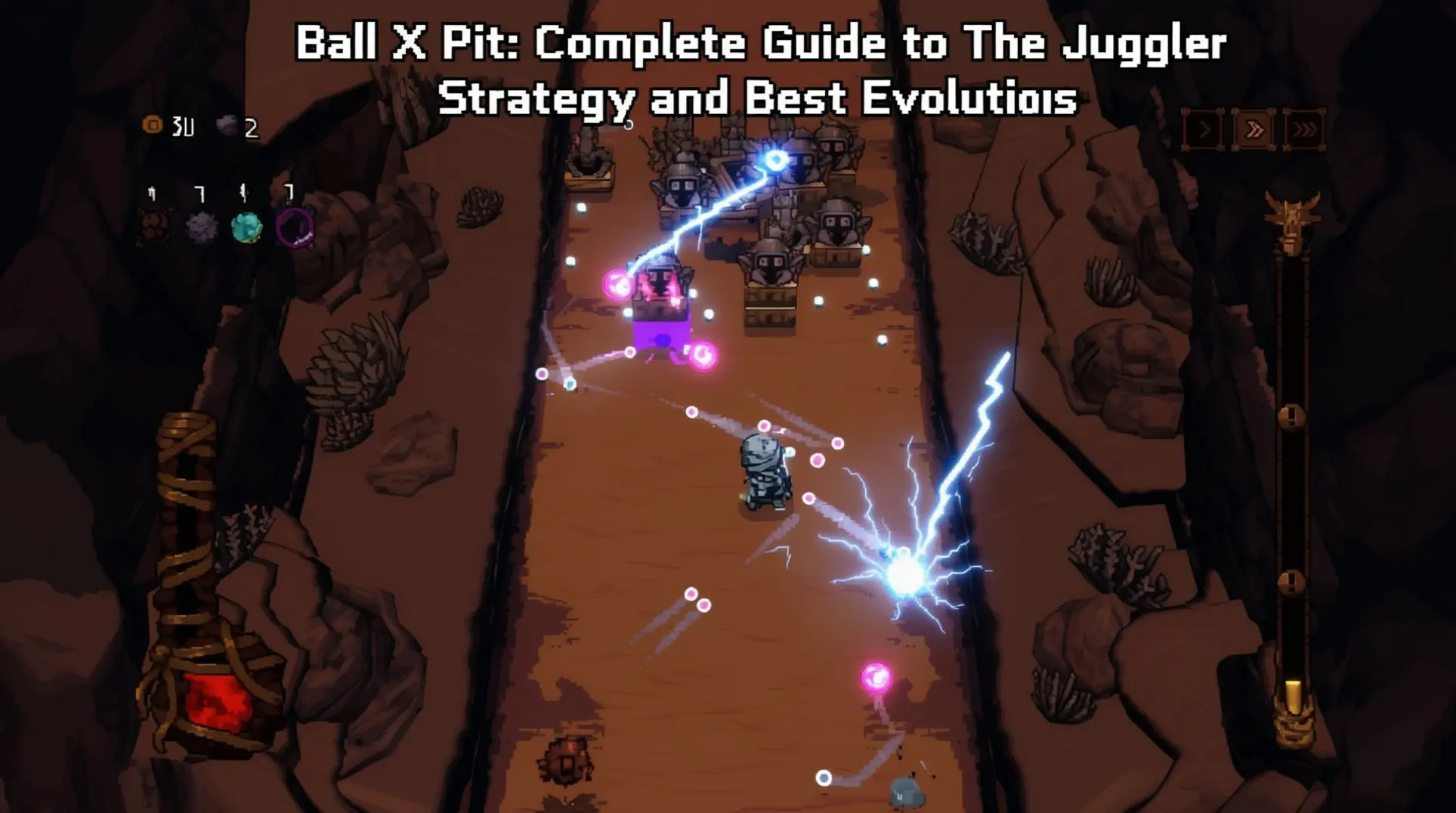The width and height of the screenshot is (1456, 813).
Task: Click the purple crystal resource icon
Action: [x=227, y=124]
